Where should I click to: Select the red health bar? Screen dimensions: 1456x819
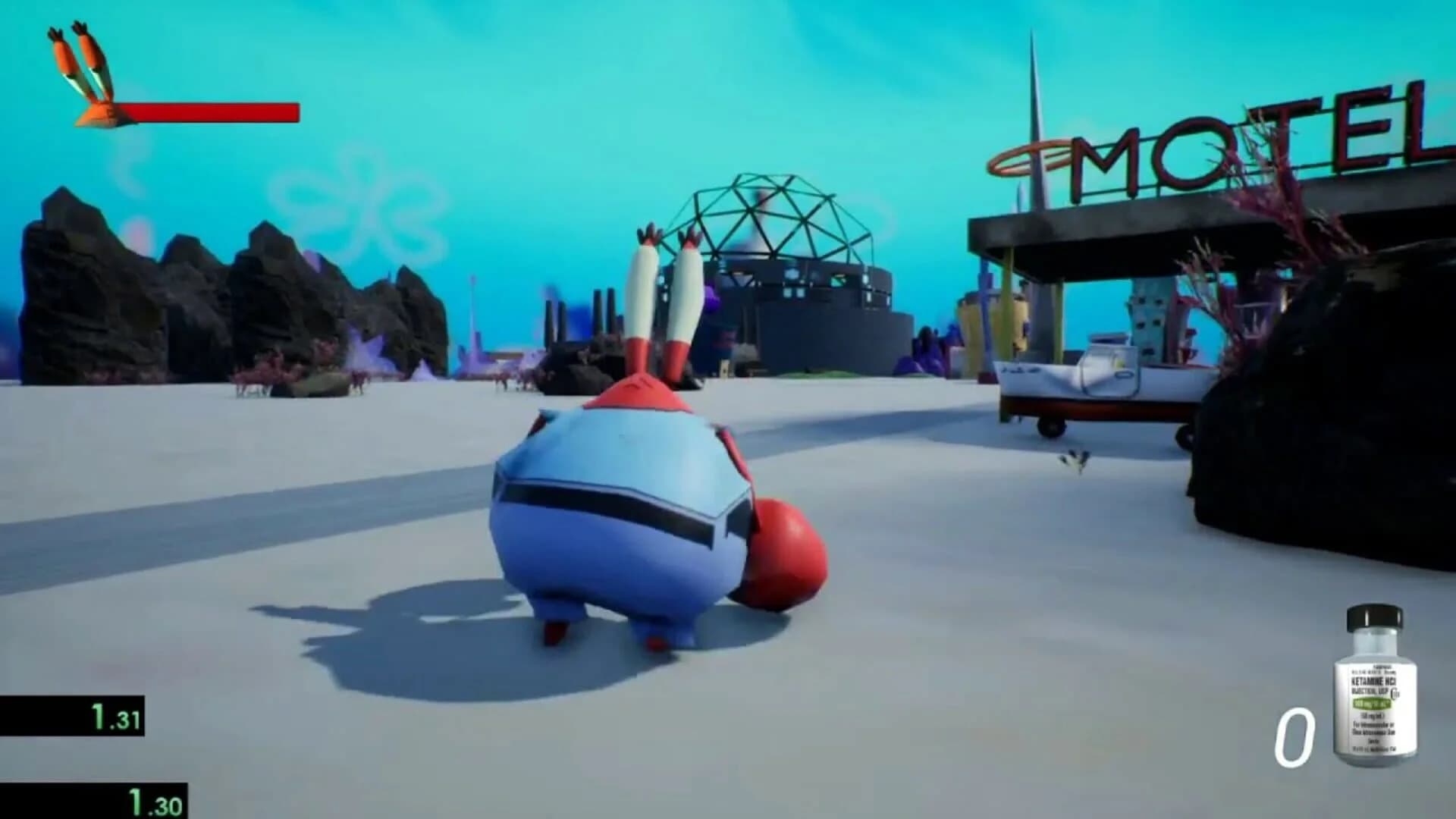coord(220,112)
